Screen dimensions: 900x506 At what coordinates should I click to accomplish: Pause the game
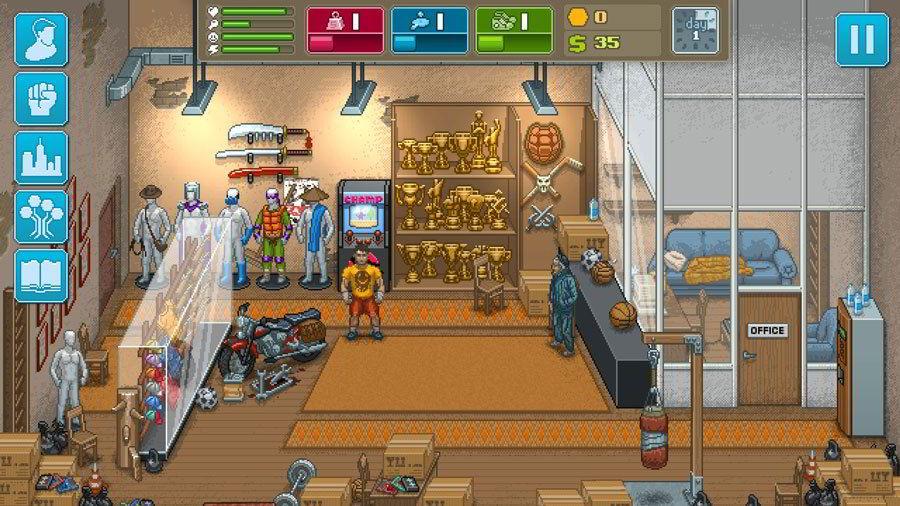click(x=861, y=40)
